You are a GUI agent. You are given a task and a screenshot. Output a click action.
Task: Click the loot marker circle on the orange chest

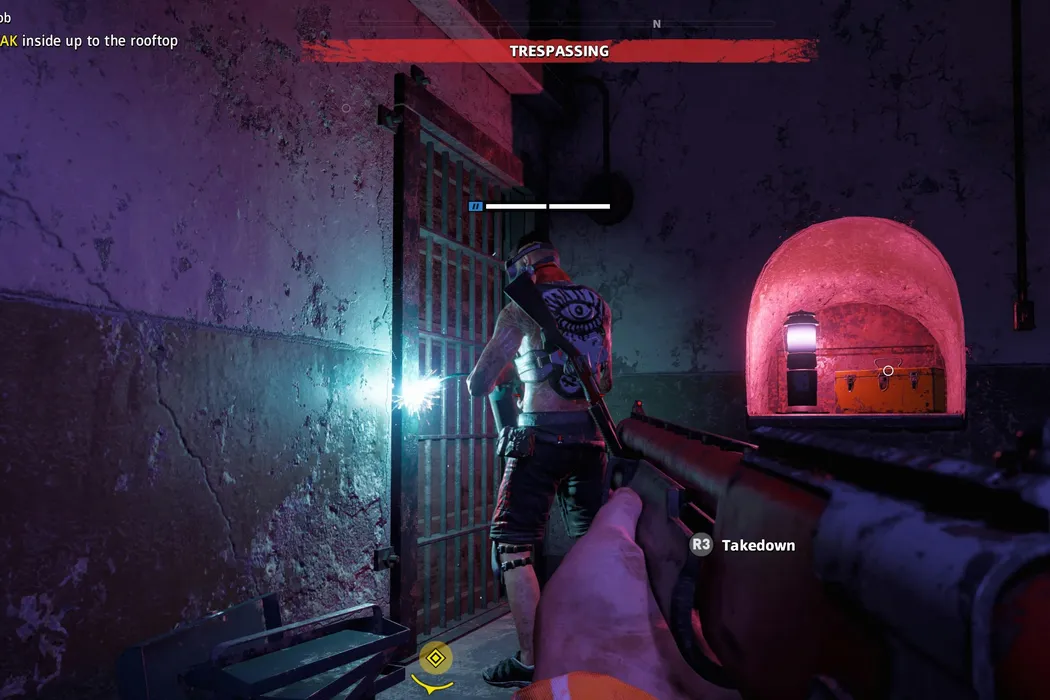click(888, 371)
